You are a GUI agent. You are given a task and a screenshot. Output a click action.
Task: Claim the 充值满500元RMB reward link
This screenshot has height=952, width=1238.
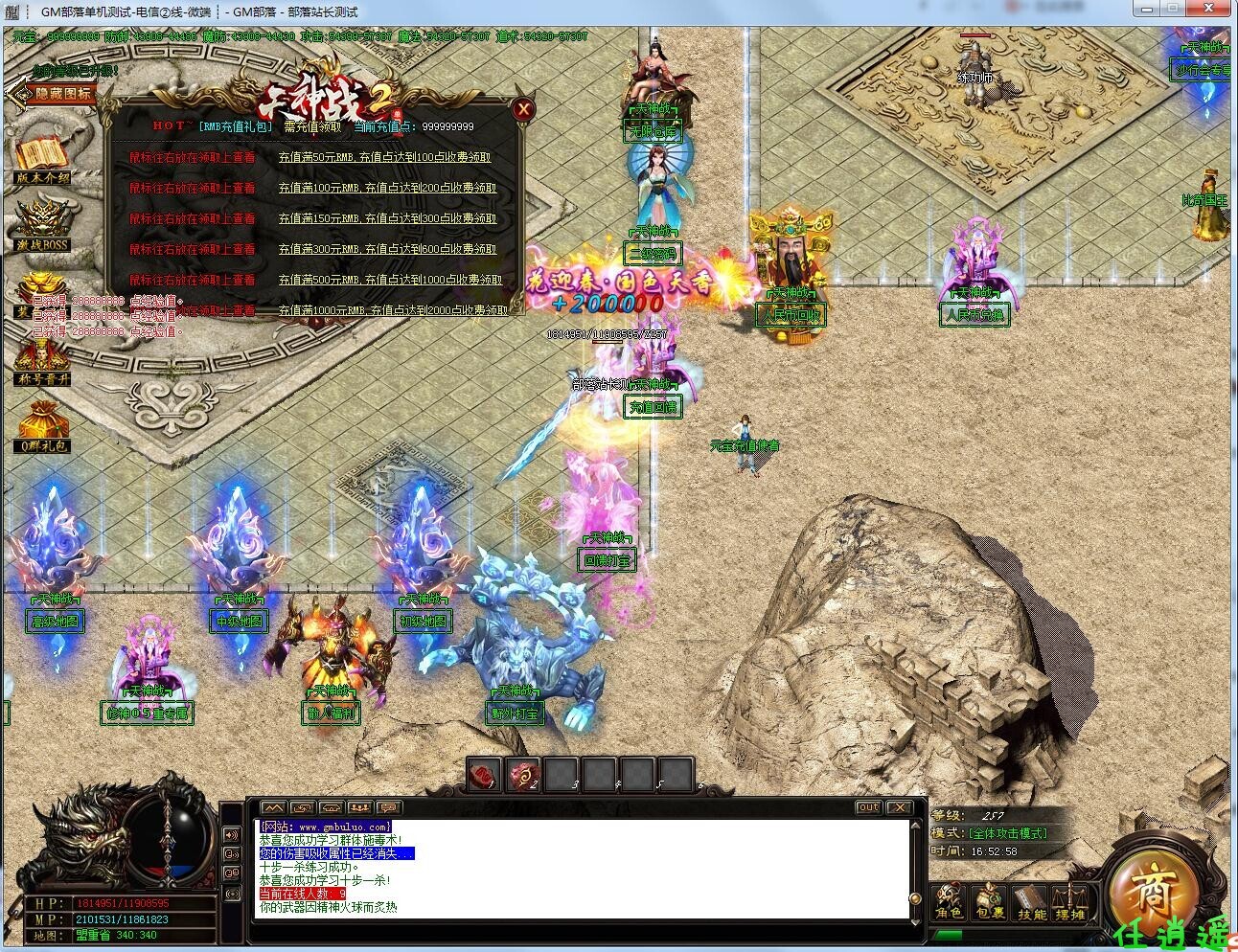click(390, 281)
